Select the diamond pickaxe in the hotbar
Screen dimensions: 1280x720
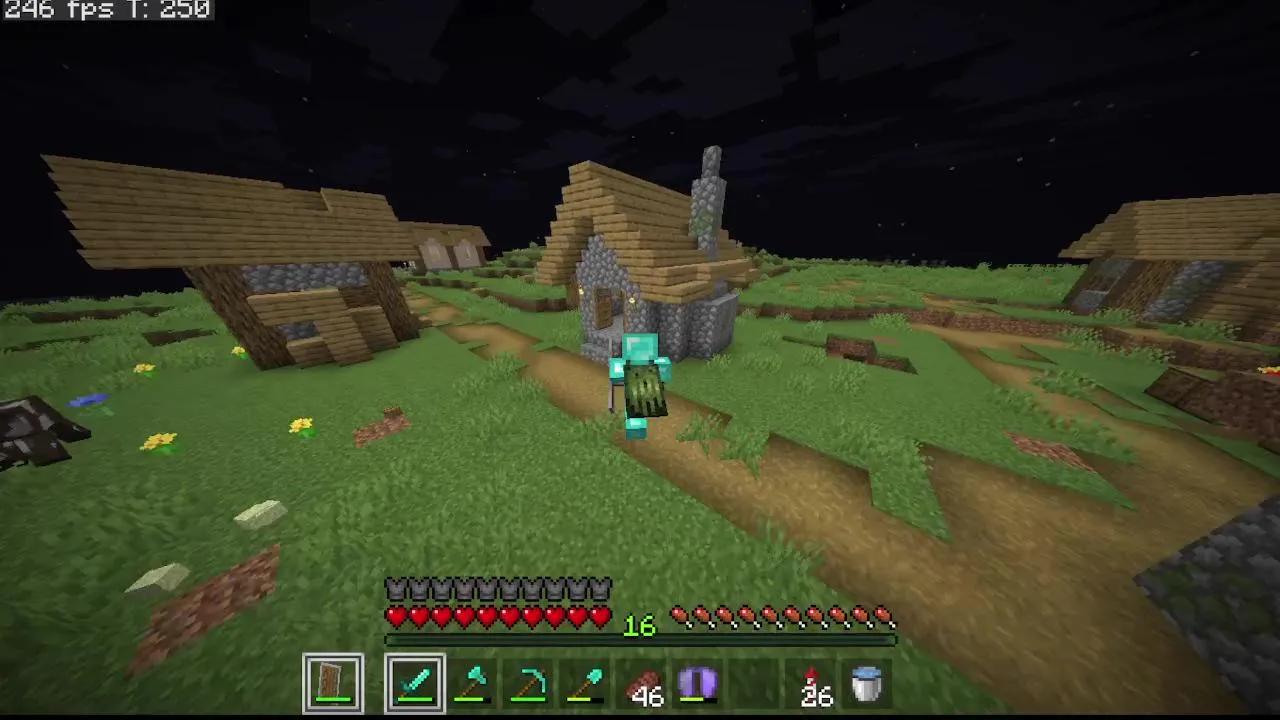pos(533,682)
